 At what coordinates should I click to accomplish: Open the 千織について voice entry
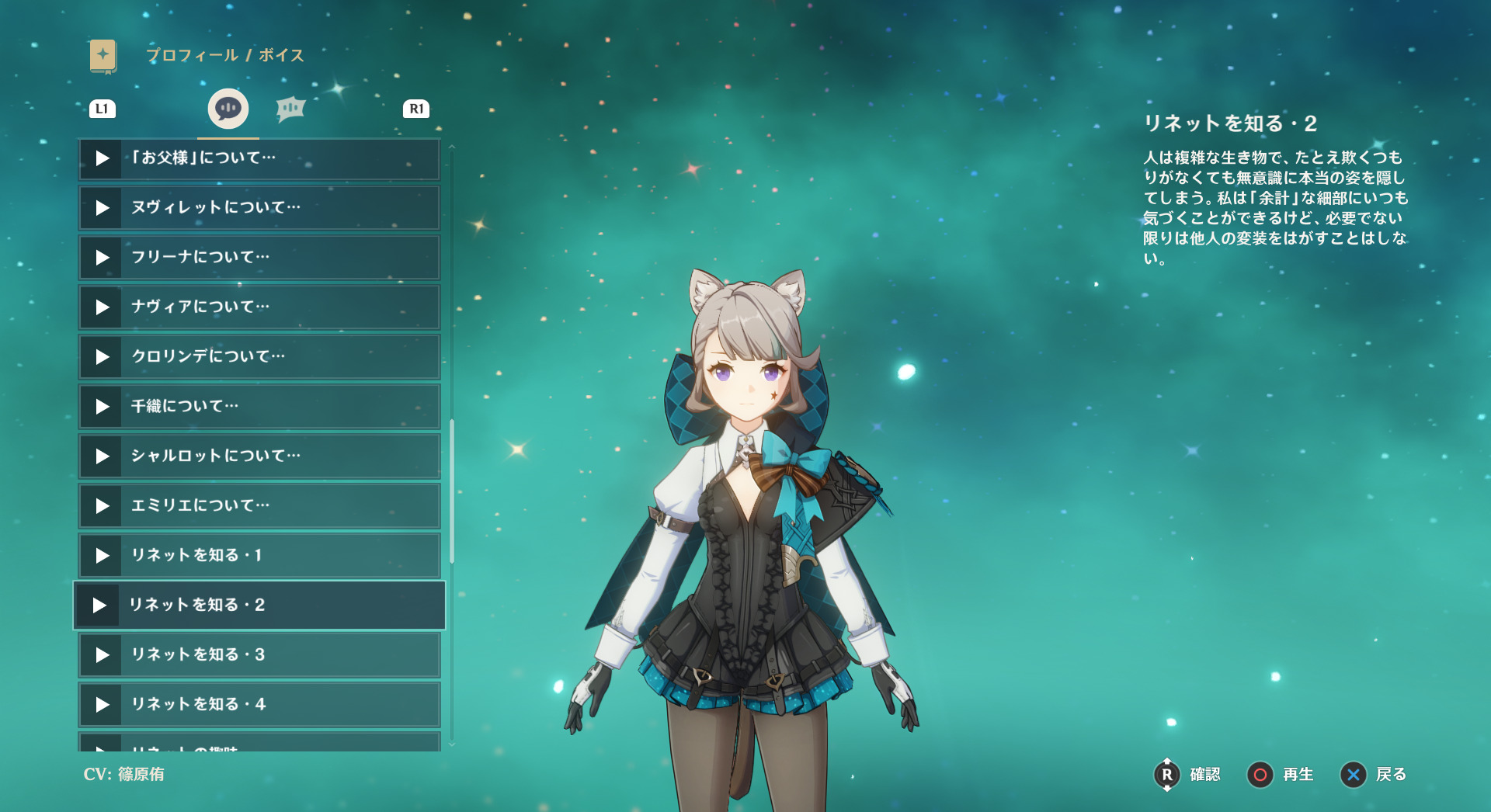259,407
